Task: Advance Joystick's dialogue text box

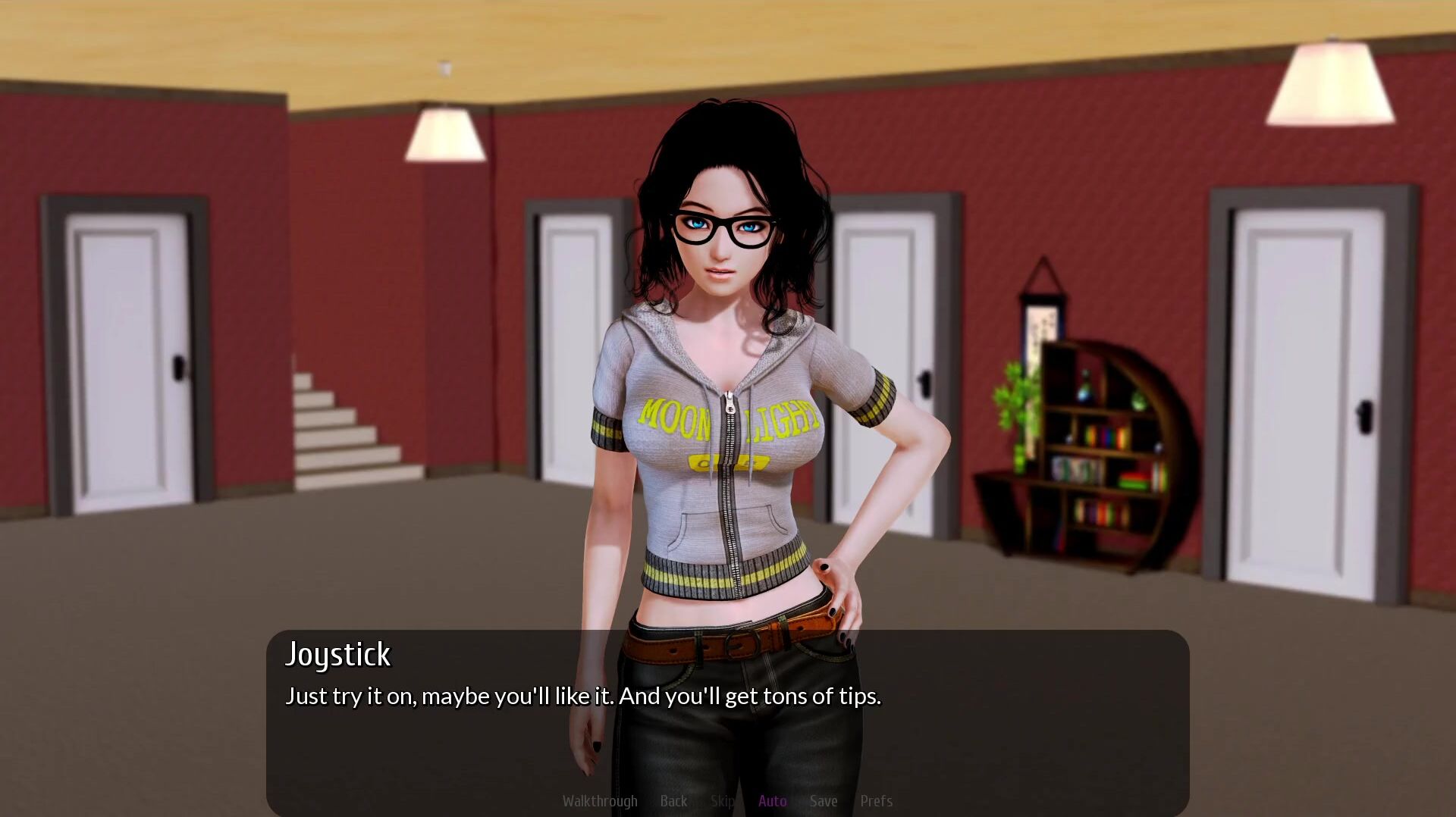Action: 726,712
